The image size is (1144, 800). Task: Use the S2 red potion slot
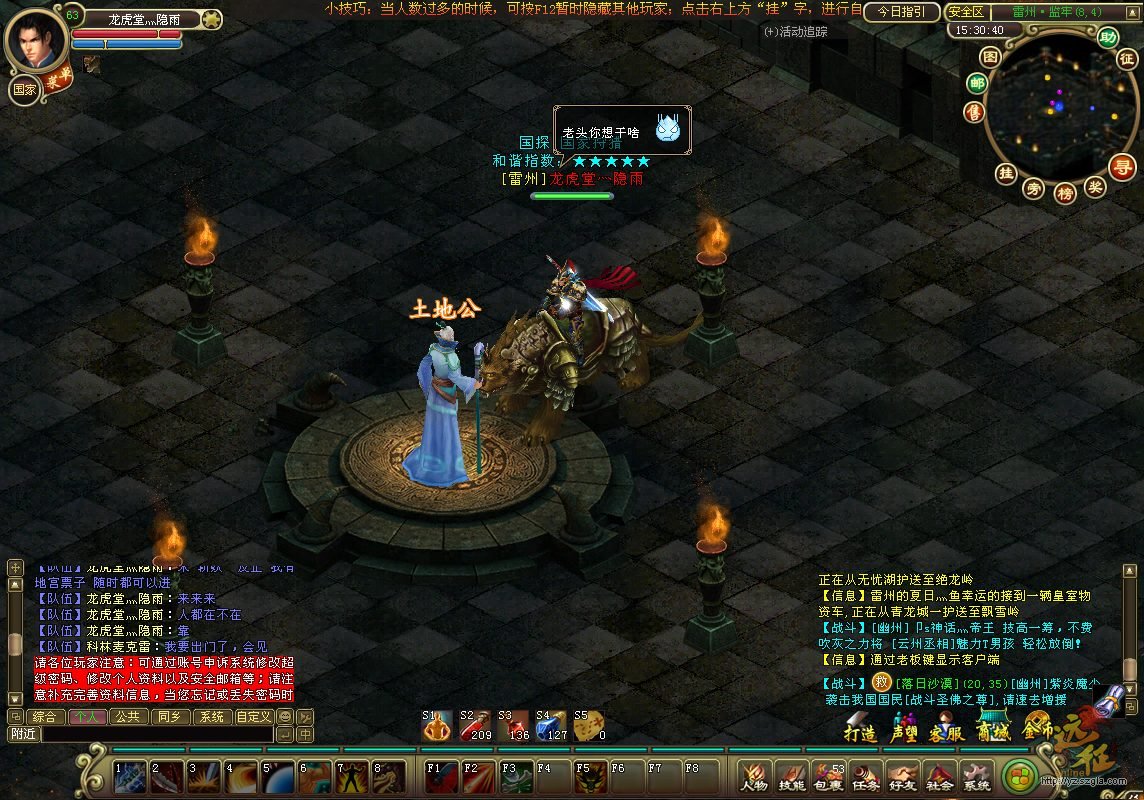click(x=472, y=727)
